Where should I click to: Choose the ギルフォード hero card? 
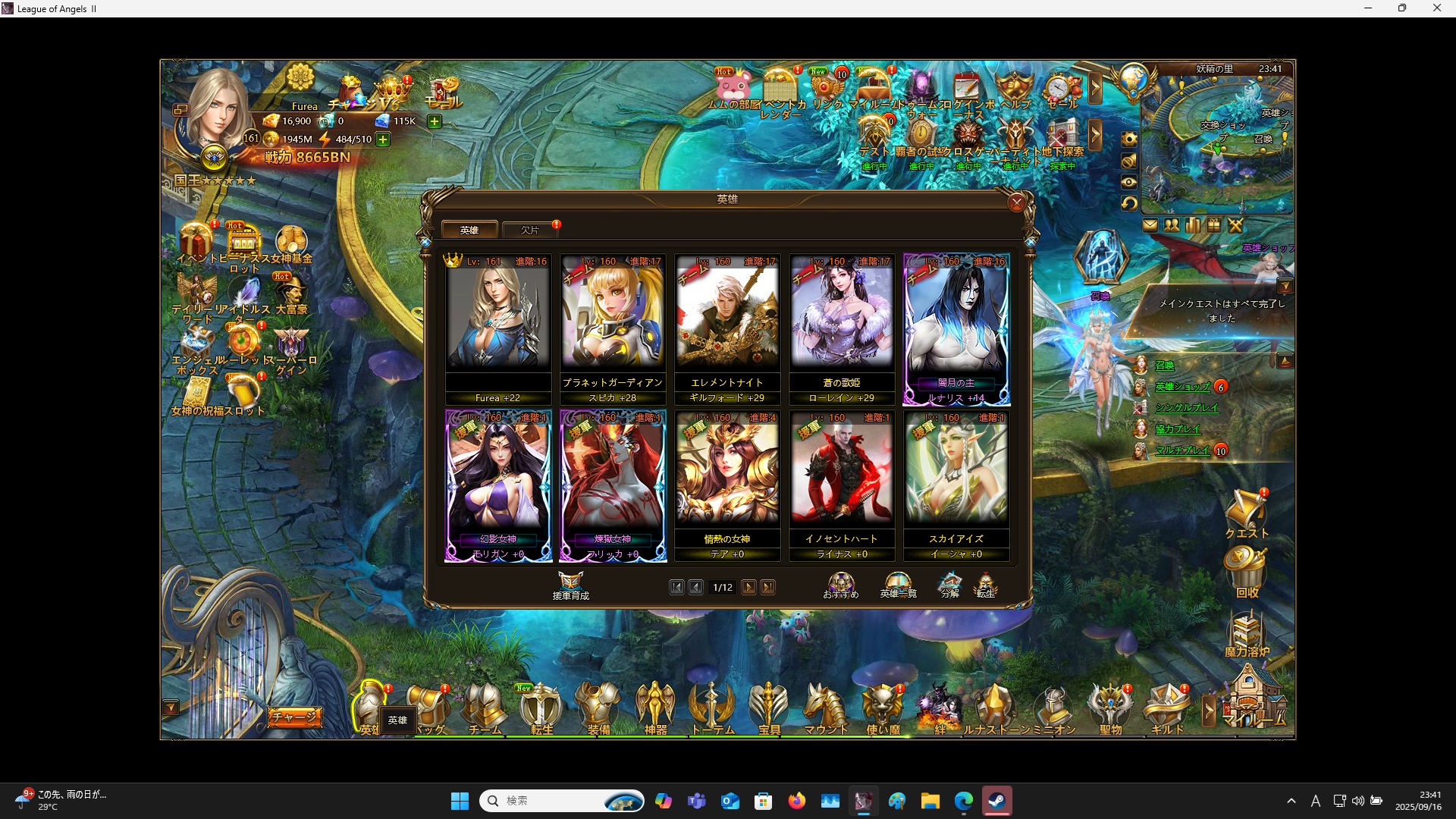point(727,326)
